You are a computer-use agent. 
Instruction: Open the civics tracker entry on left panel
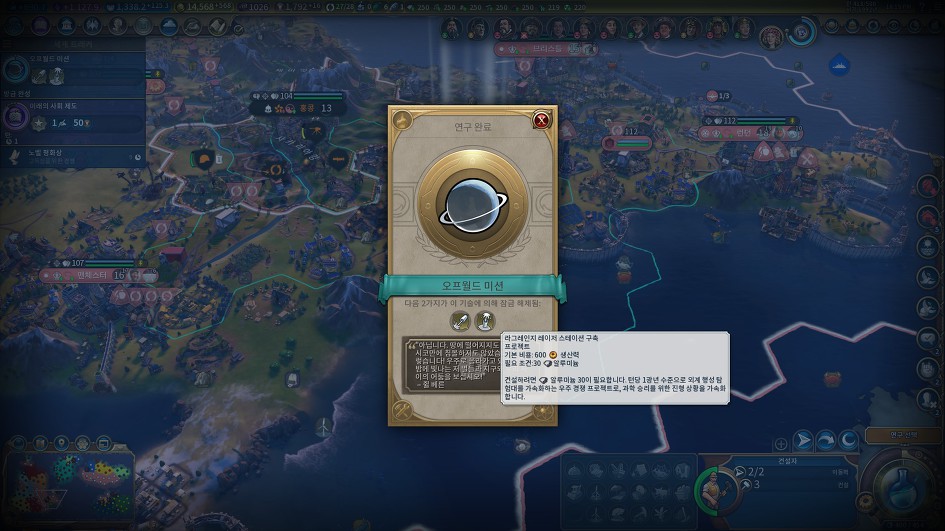point(70,117)
